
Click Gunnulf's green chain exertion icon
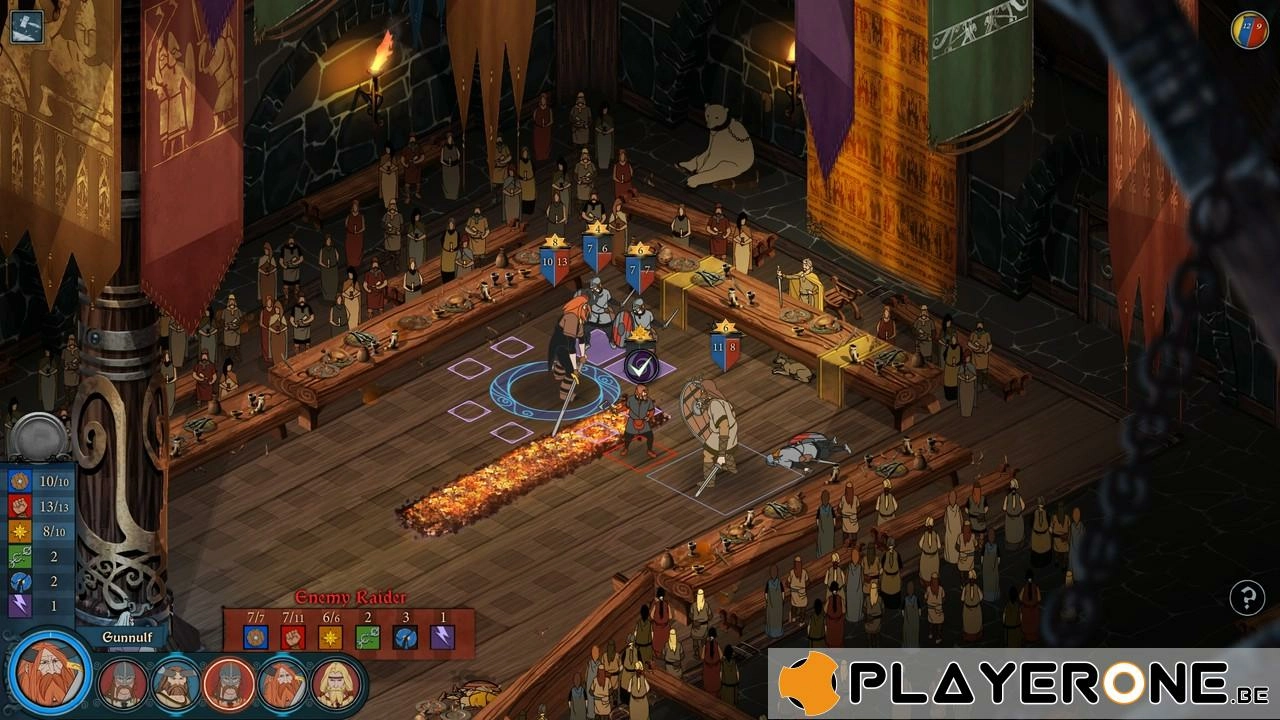coord(19,555)
